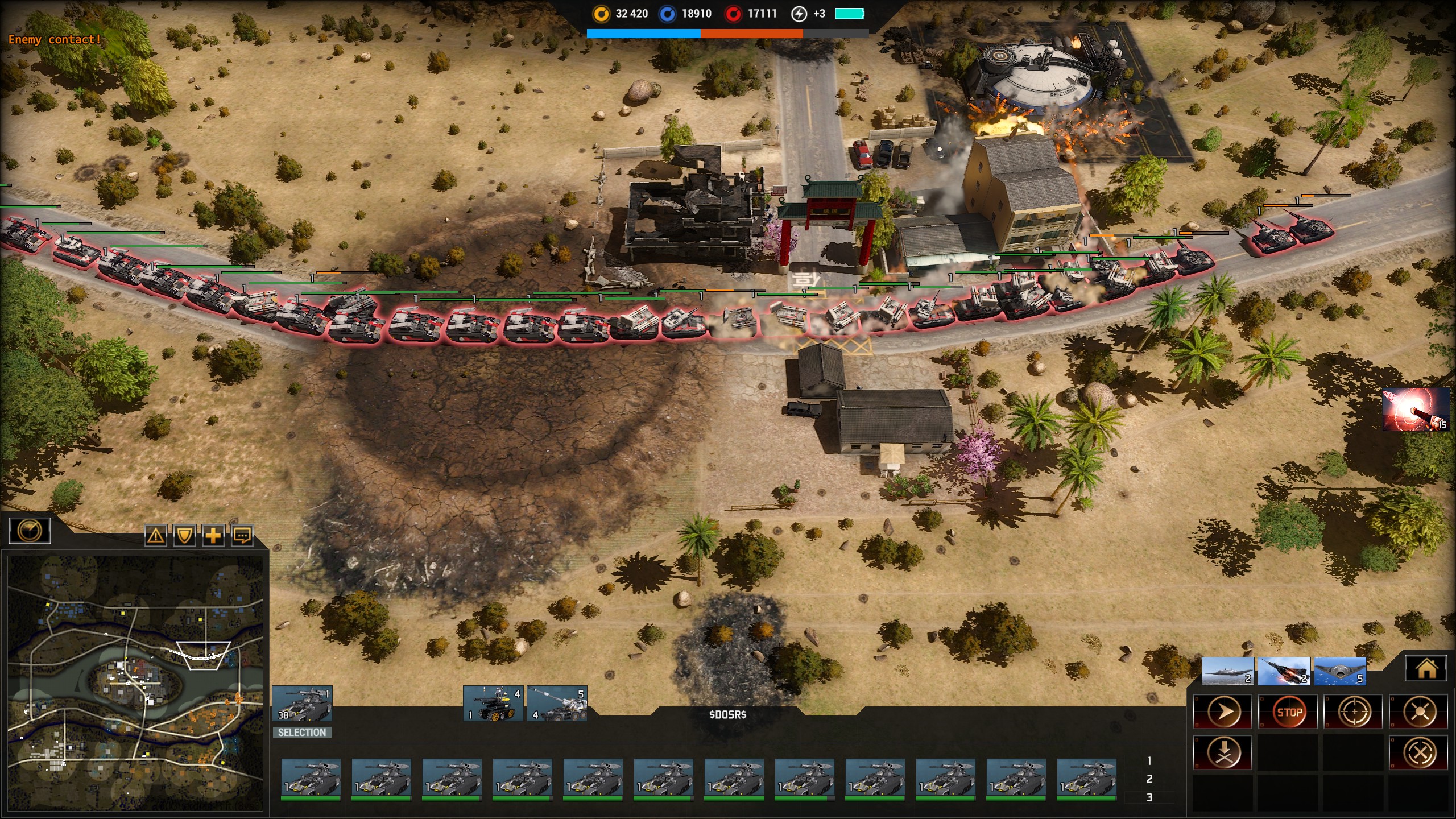Click the shield defend ping button

pos(184,535)
